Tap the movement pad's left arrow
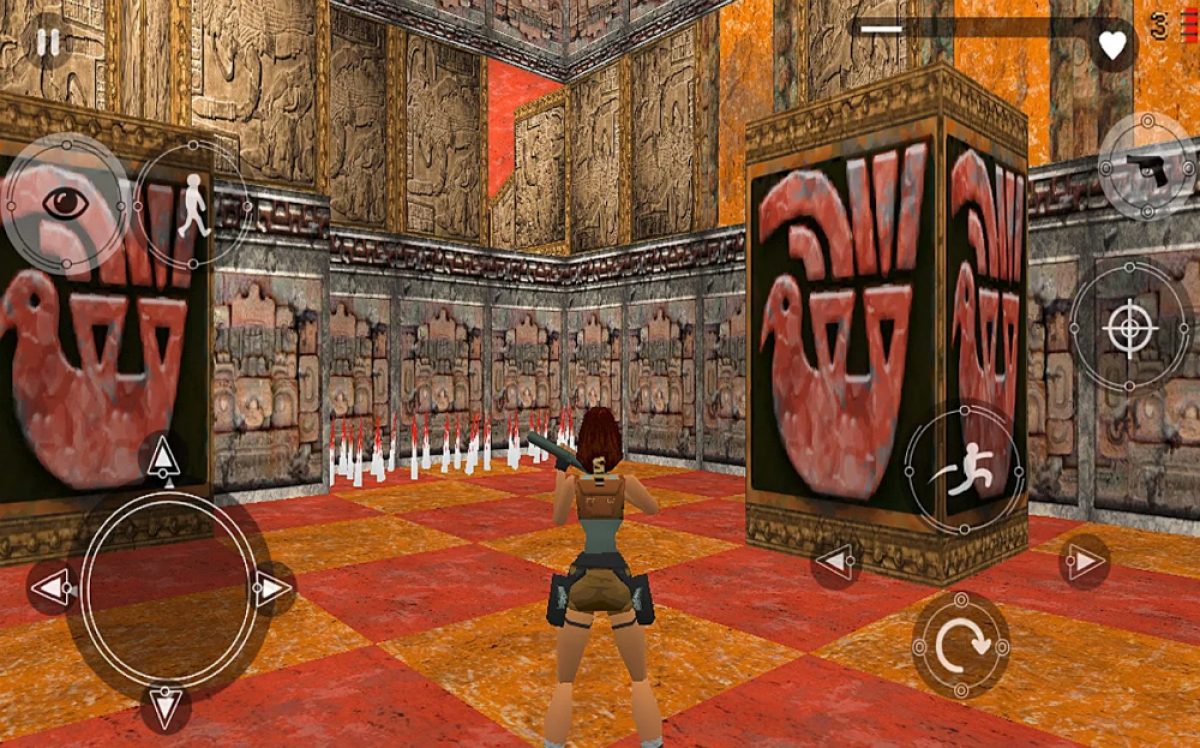The height and width of the screenshot is (748, 1200). (50, 587)
